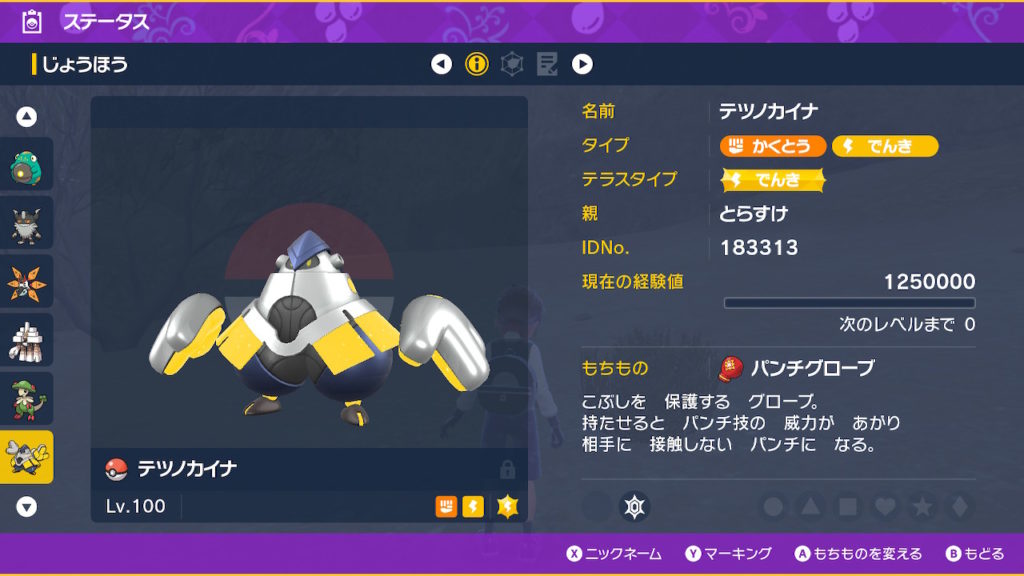Pick the white stacked-rock Pokémon slot
Viewport: 1024px width, 576px height.
[27, 340]
